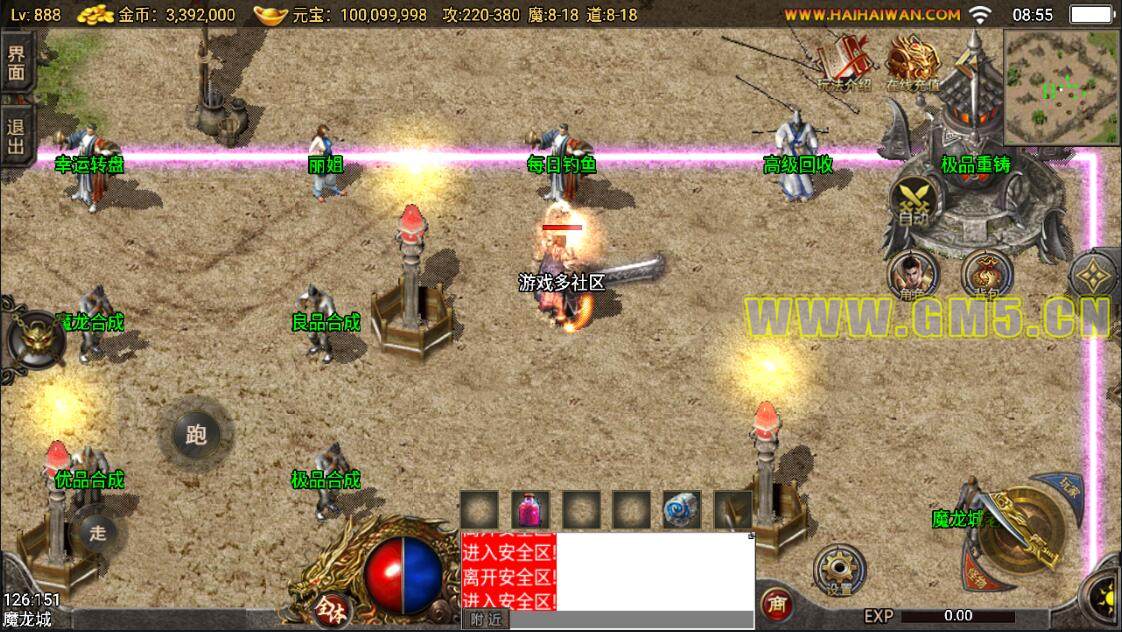The height and width of the screenshot is (632, 1122).
Task: Open the 商 shop button
Action: coord(776,604)
